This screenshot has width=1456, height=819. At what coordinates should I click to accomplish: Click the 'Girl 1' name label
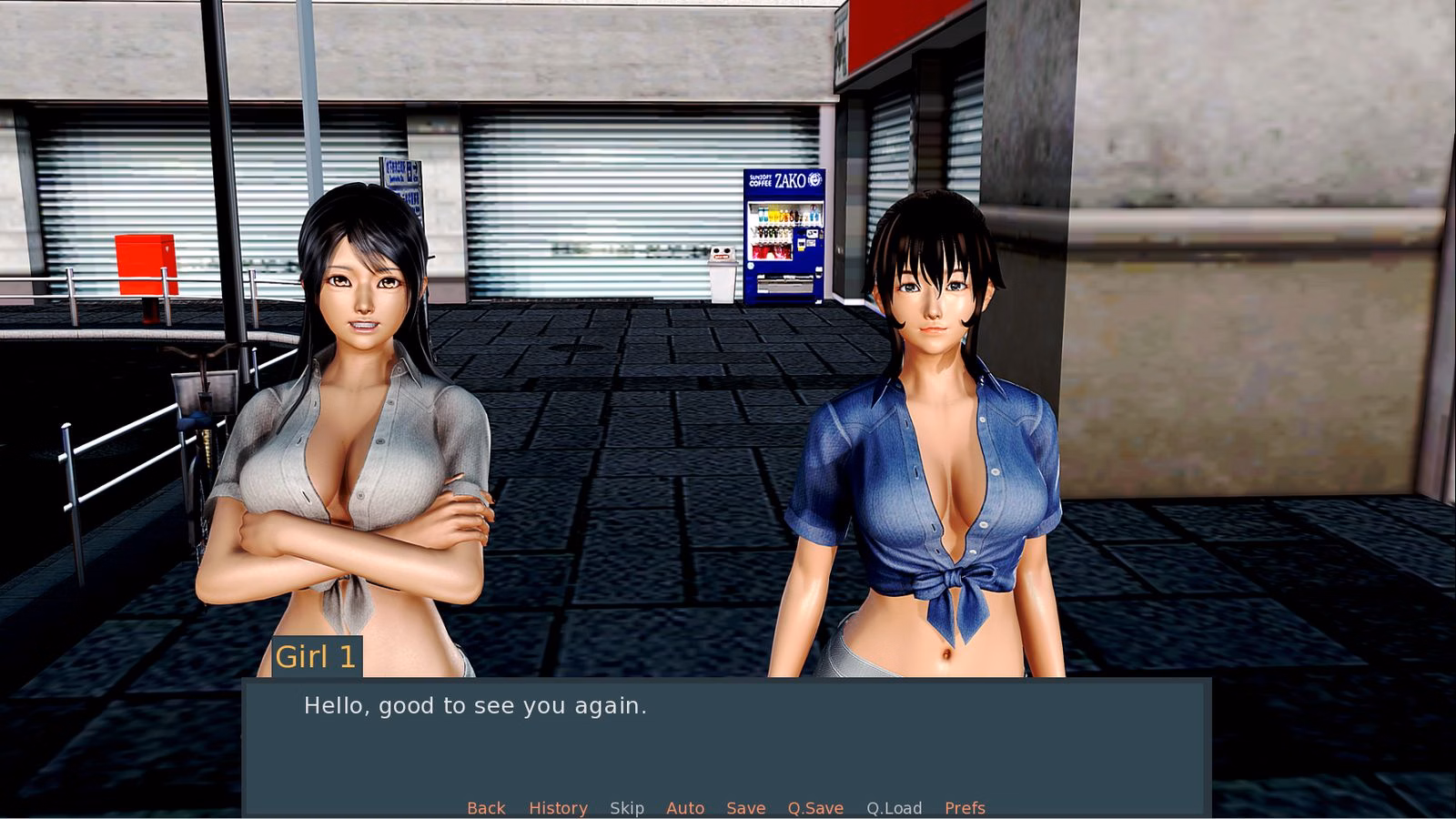pos(317,657)
